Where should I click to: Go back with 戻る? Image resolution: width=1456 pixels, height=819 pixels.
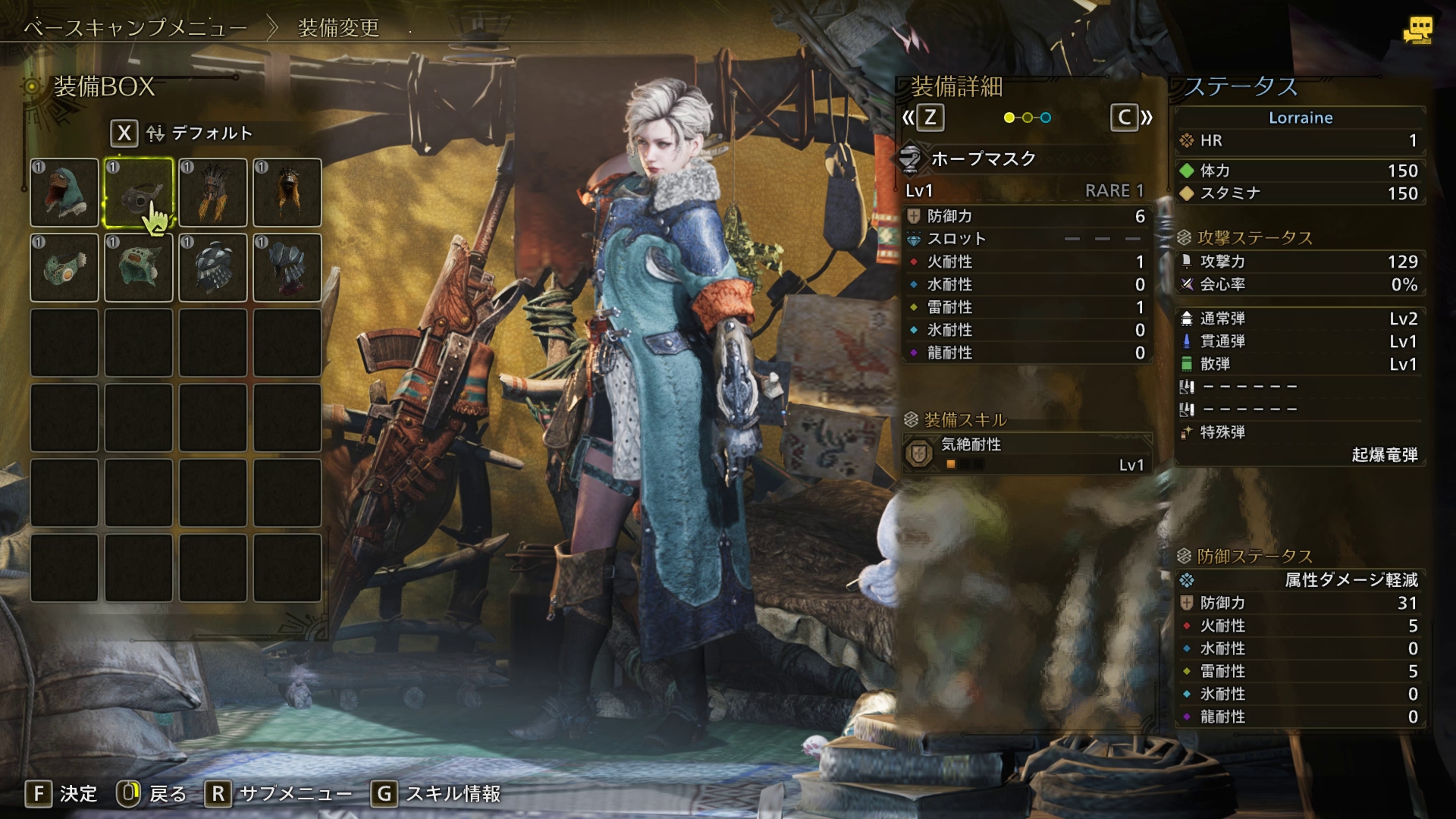[152, 793]
